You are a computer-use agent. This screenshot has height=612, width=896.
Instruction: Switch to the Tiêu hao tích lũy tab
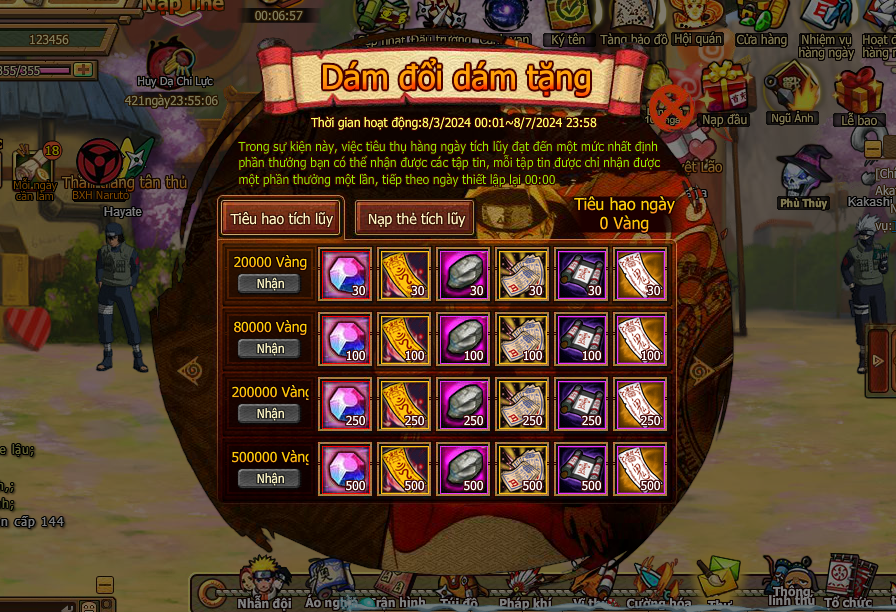coord(281,219)
